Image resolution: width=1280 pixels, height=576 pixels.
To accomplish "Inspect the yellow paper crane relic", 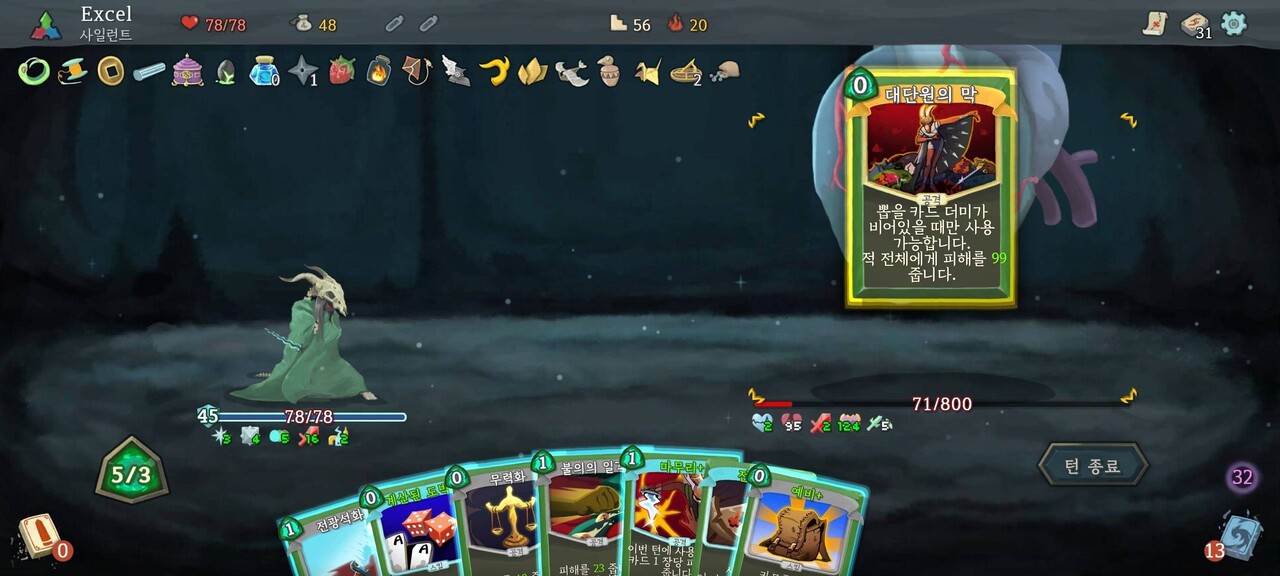I will pos(647,71).
